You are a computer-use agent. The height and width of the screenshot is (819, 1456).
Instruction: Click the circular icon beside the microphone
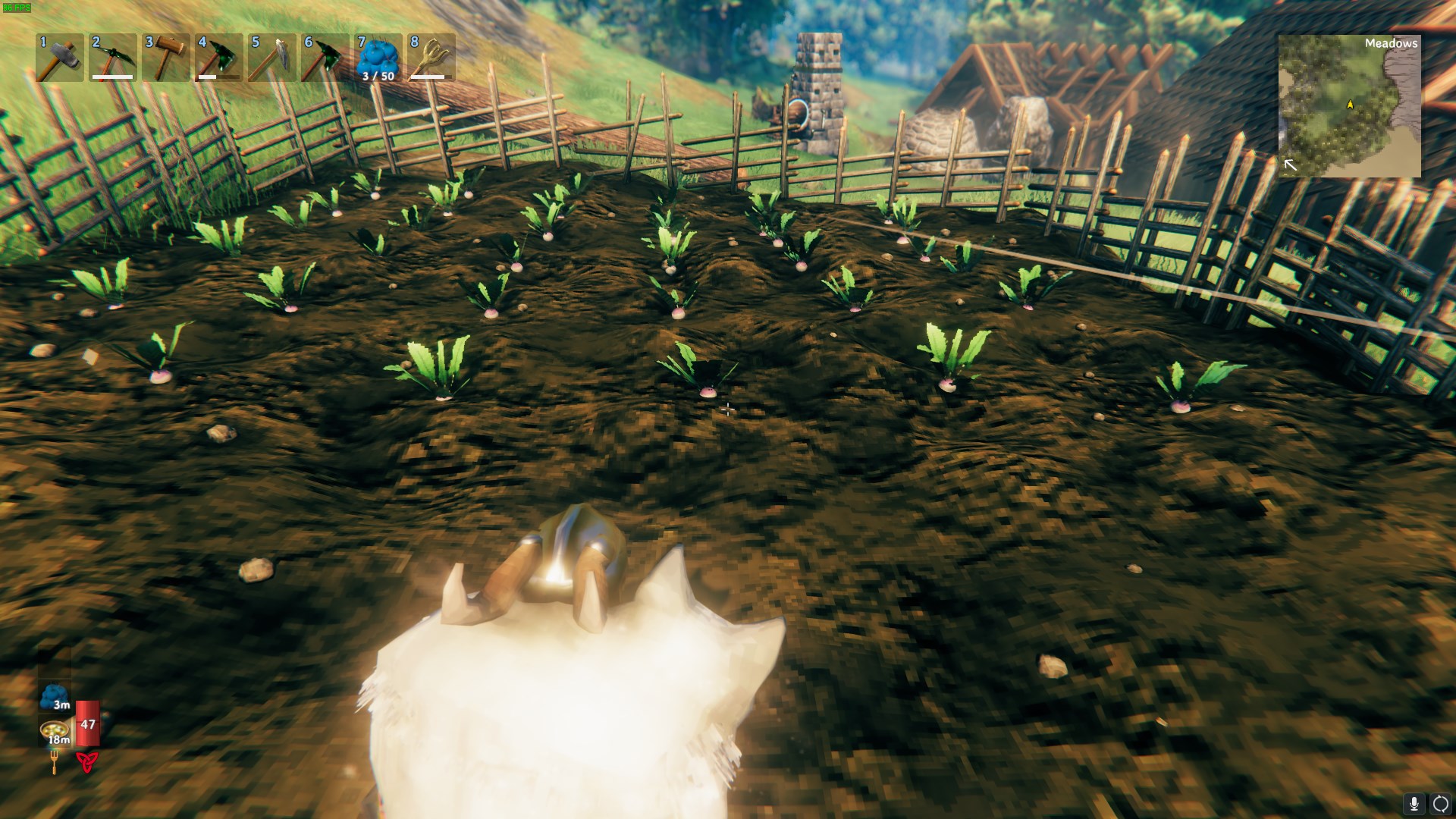tap(1440, 804)
